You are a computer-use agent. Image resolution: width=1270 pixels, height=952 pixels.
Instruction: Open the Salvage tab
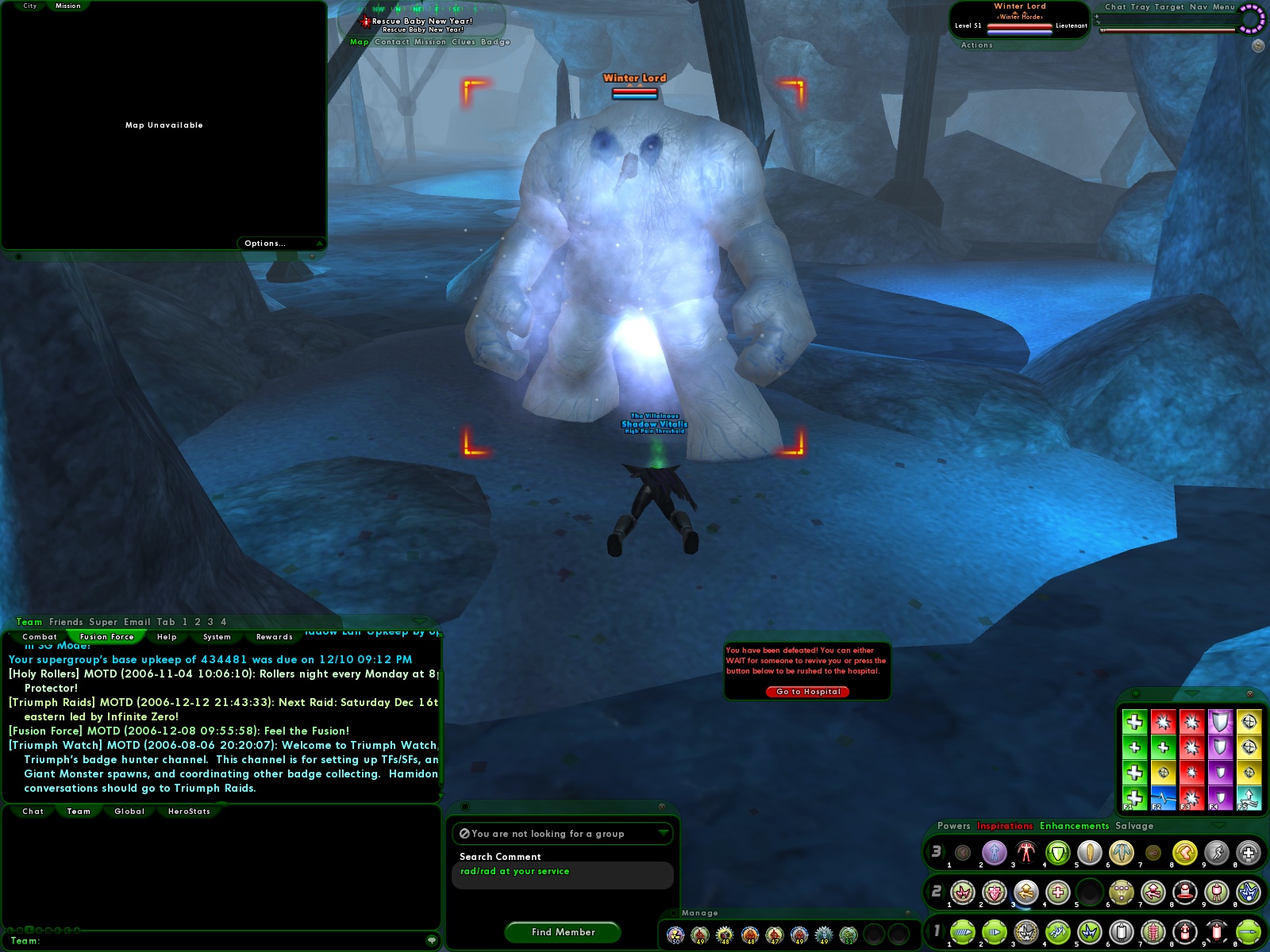point(1133,826)
